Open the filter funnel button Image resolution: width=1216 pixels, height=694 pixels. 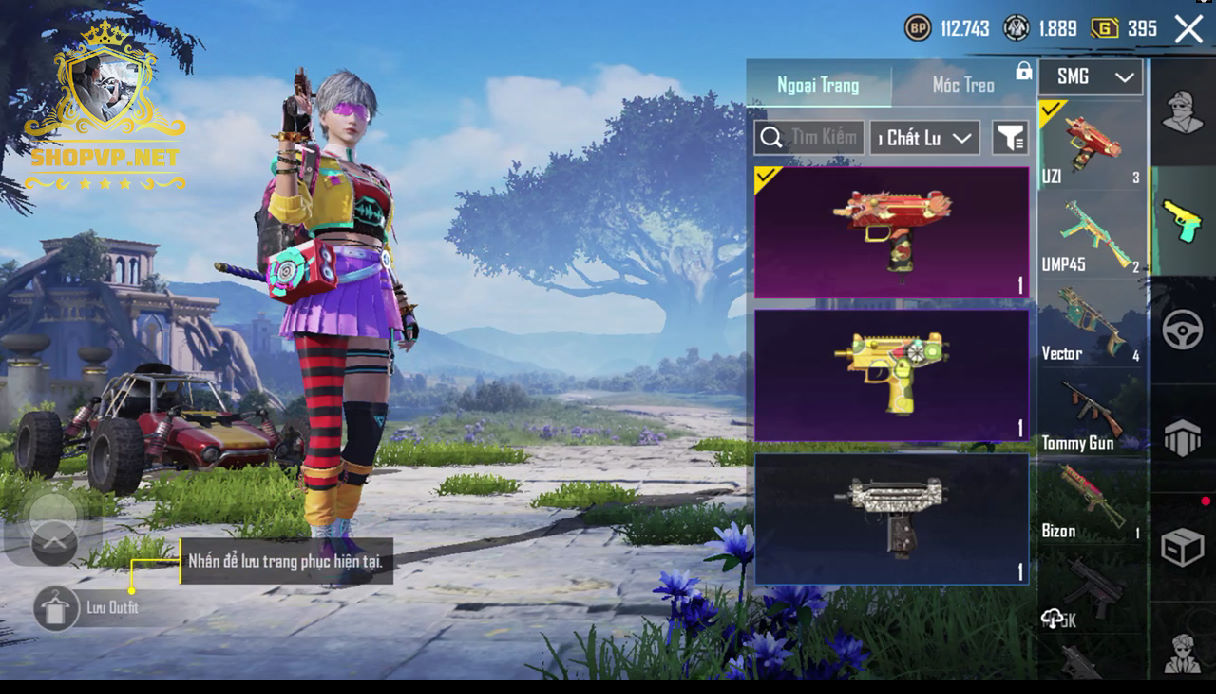tap(1010, 138)
